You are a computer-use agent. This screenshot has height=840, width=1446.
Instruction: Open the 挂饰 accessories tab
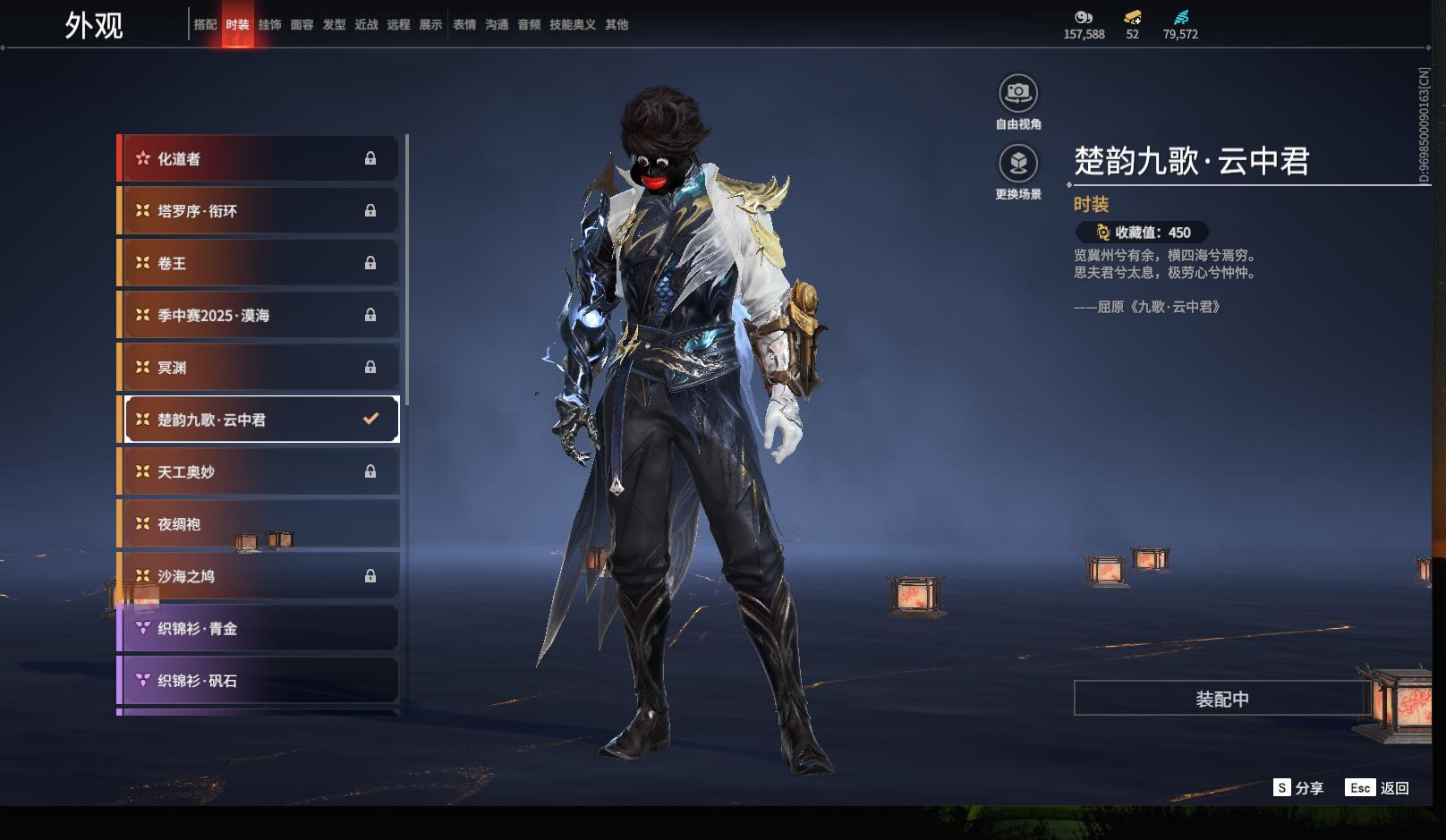pos(269,25)
